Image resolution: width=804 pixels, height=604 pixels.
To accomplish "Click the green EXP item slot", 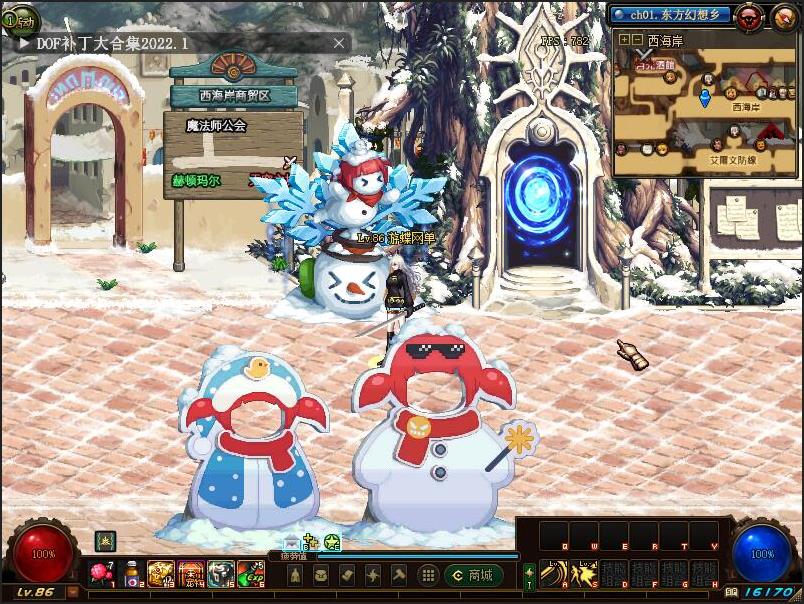I will tap(251, 573).
